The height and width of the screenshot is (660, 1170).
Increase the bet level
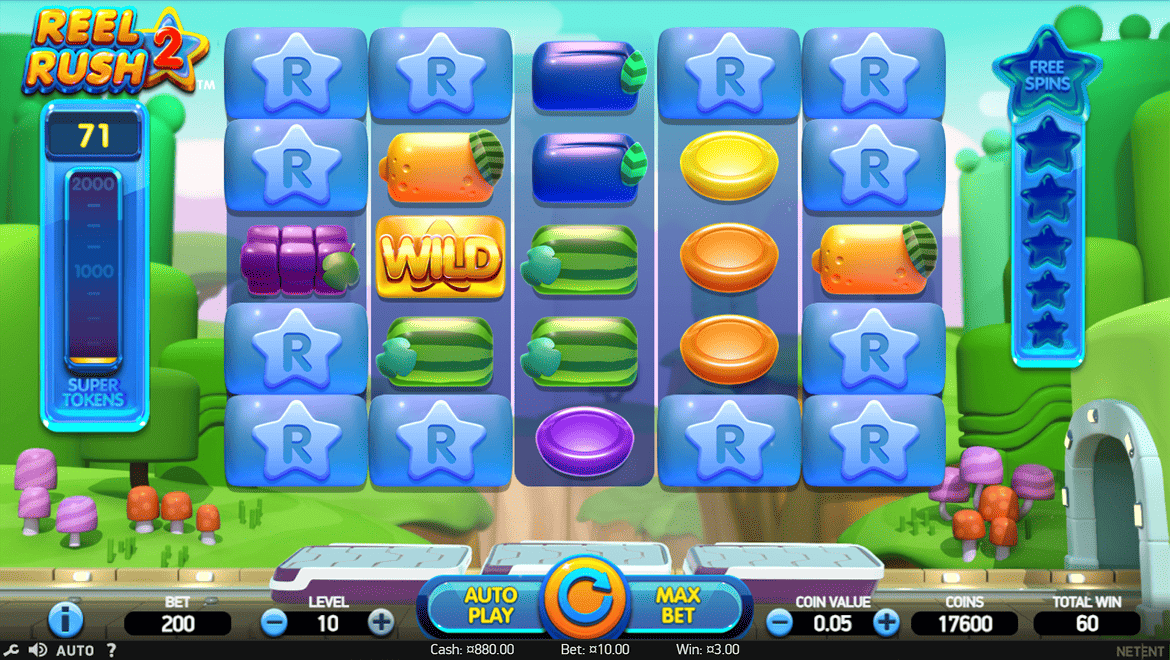point(381,623)
